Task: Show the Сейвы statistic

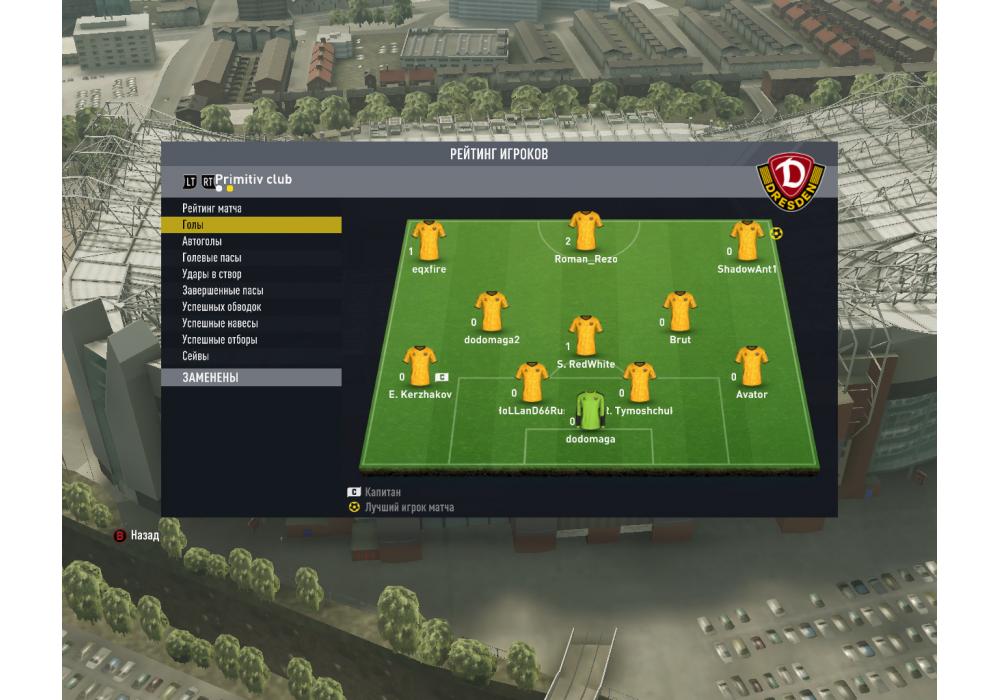Action: pyautogui.click(x=196, y=356)
